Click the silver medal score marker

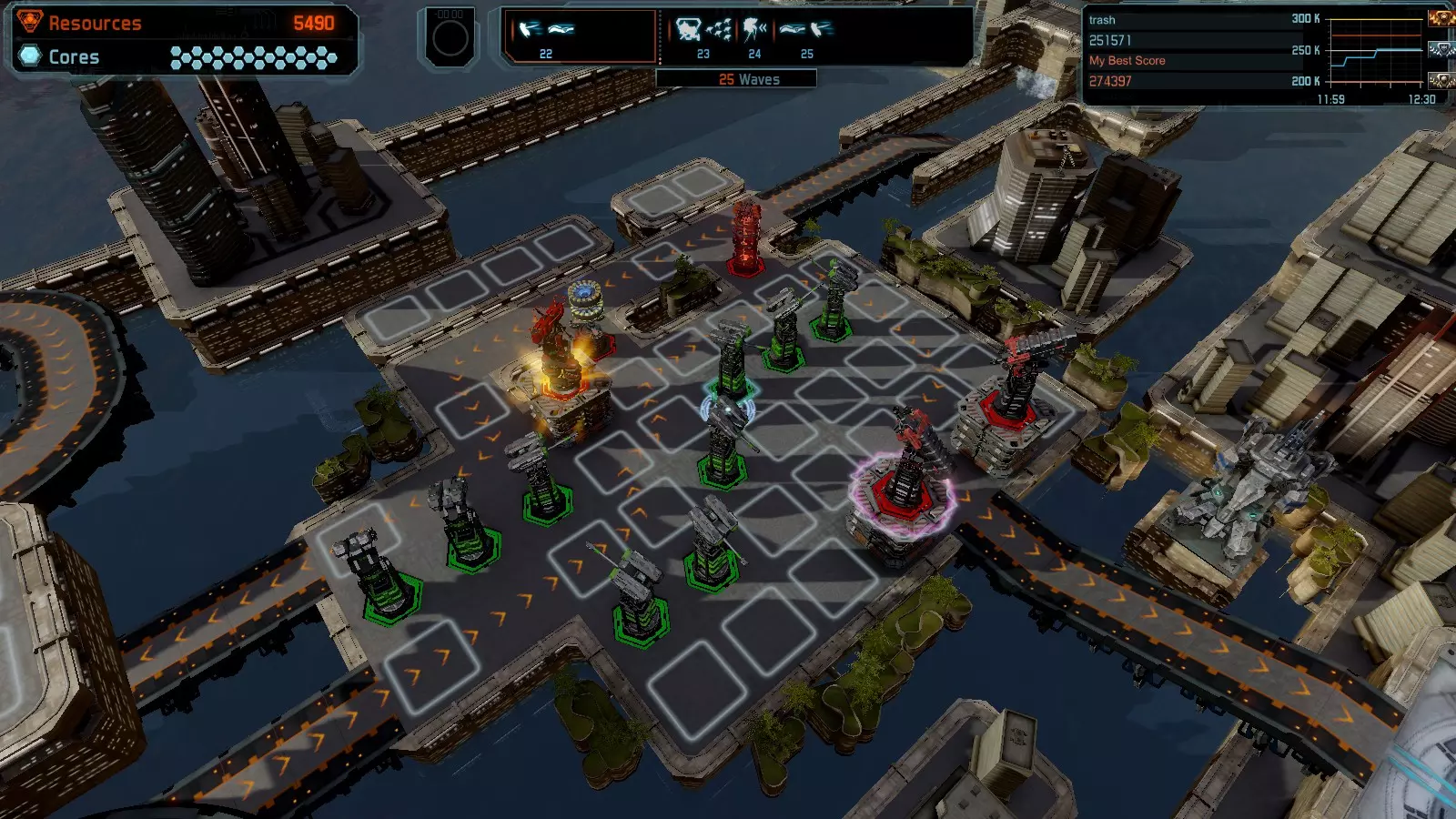coord(1441,50)
